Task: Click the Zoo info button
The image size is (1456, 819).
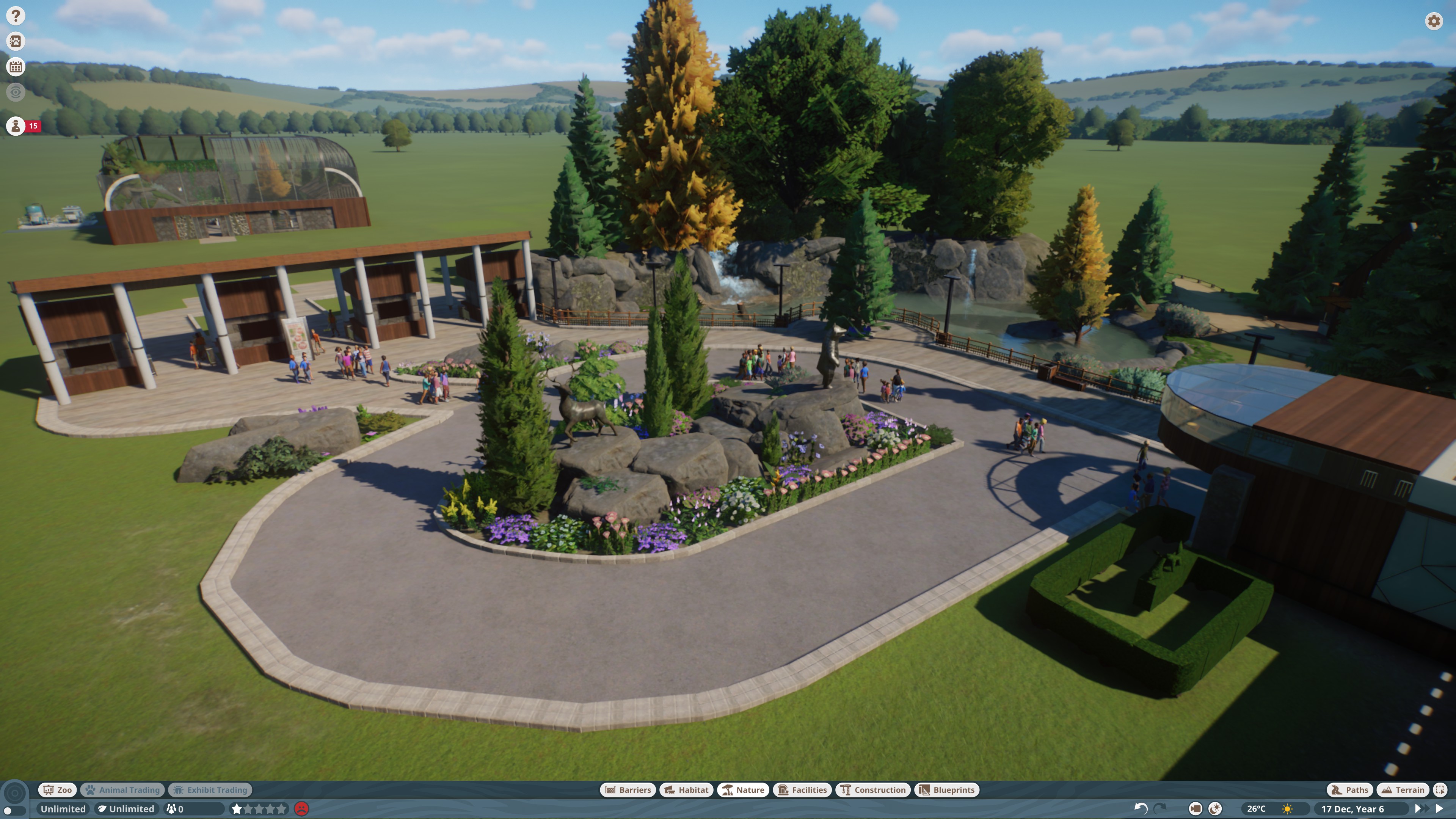Action: [57, 789]
